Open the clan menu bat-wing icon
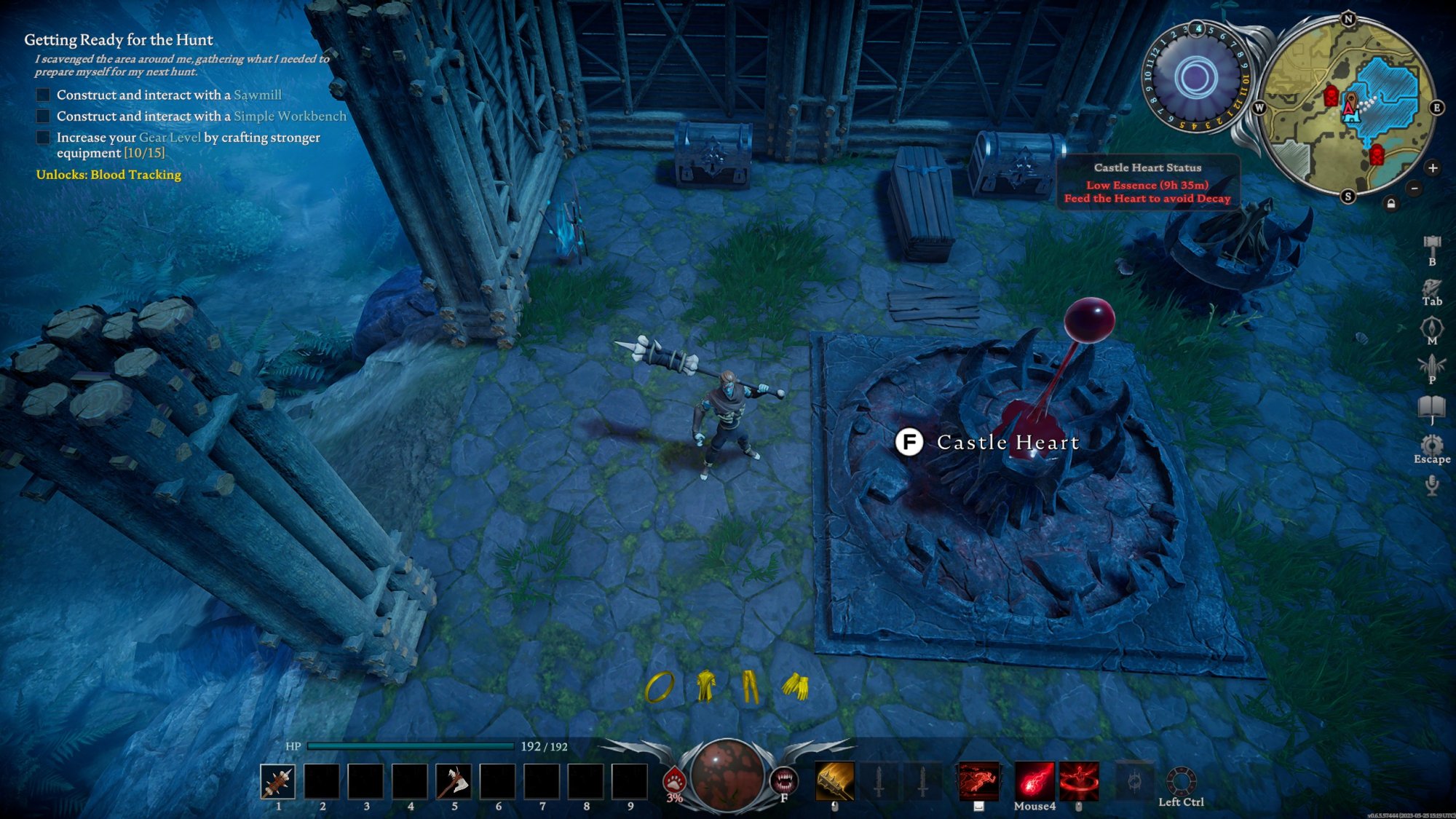This screenshot has width=1456, height=819. tap(1432, 365)
